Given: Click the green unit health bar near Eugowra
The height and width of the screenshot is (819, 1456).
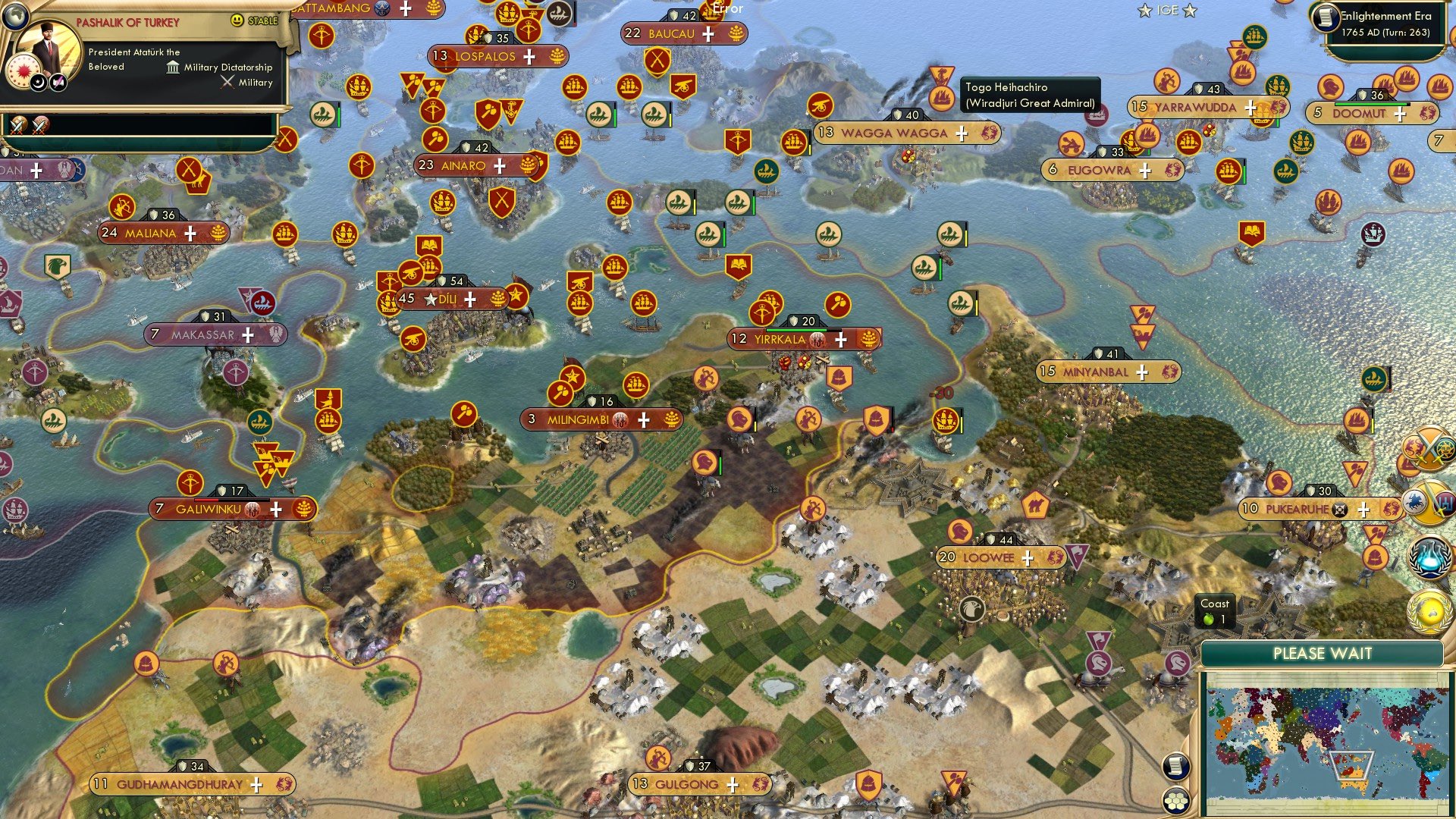Looking at the screenshot, I should [x=1150, y=152].
